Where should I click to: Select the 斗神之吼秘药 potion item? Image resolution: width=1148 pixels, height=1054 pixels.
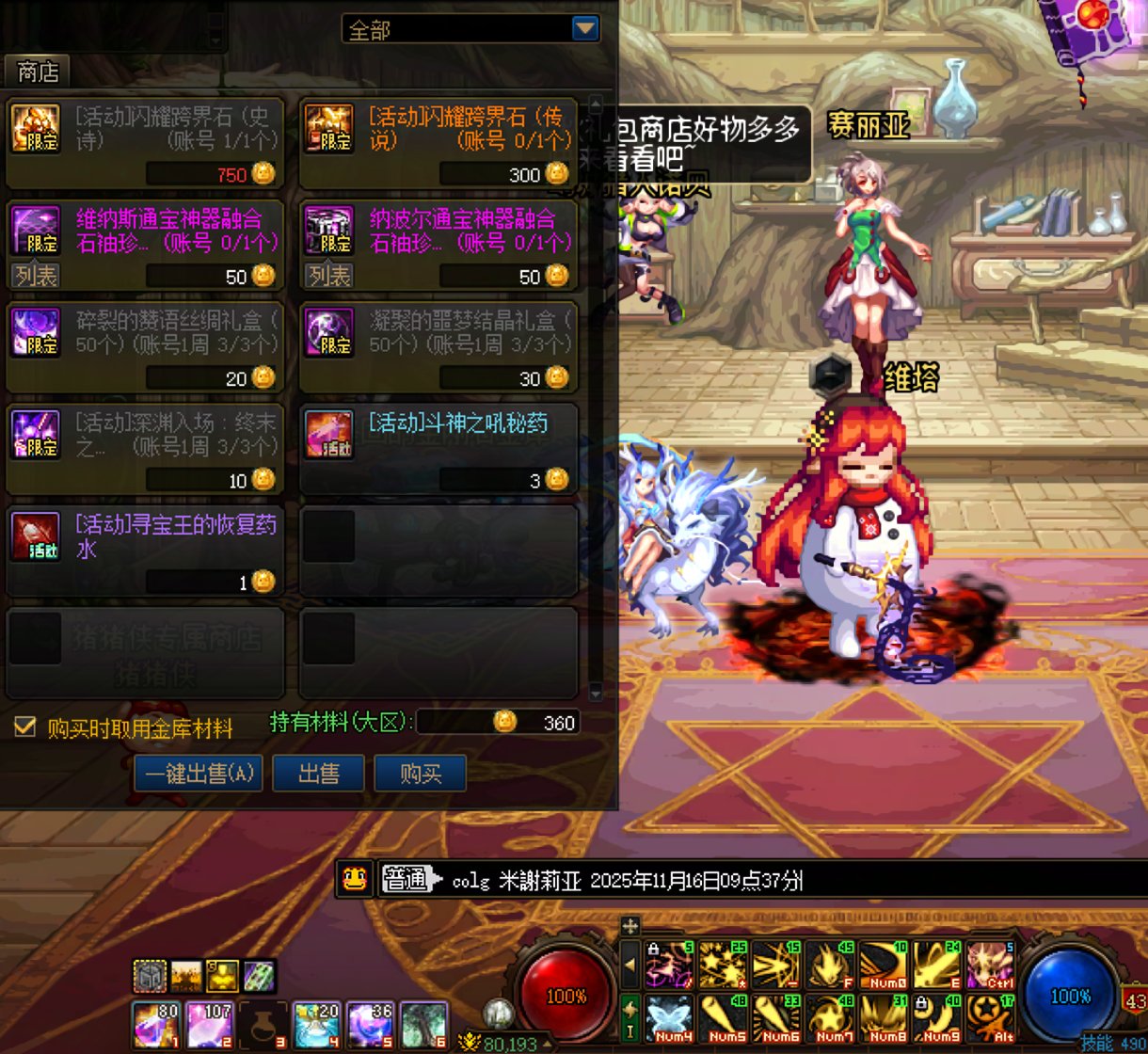438,448
